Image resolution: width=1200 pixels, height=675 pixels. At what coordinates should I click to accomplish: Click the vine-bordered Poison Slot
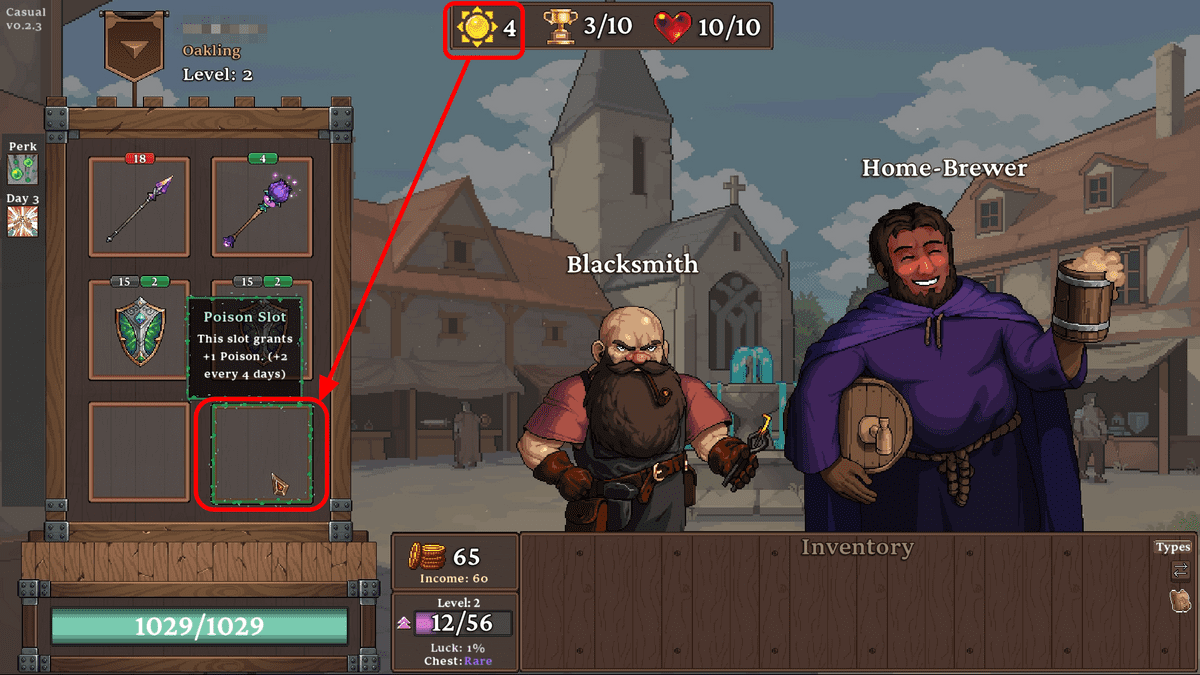[x=261, y=453]
